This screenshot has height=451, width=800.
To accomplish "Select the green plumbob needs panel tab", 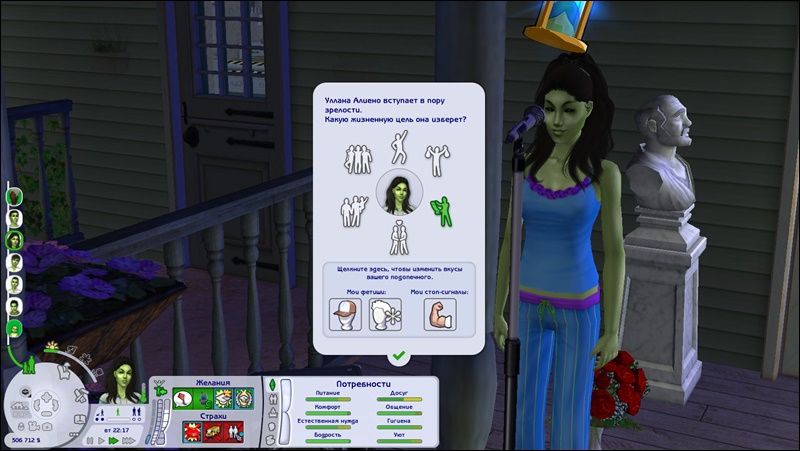I will [x=271, y=385].
